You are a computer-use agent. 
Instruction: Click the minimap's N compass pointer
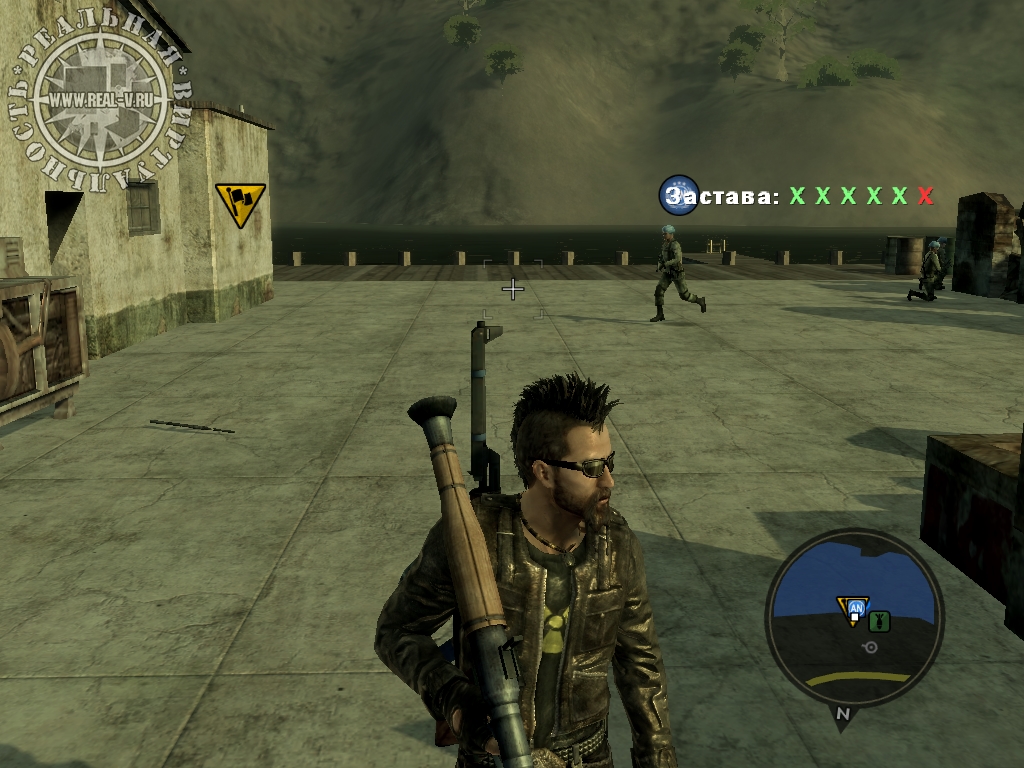[842, 714]
